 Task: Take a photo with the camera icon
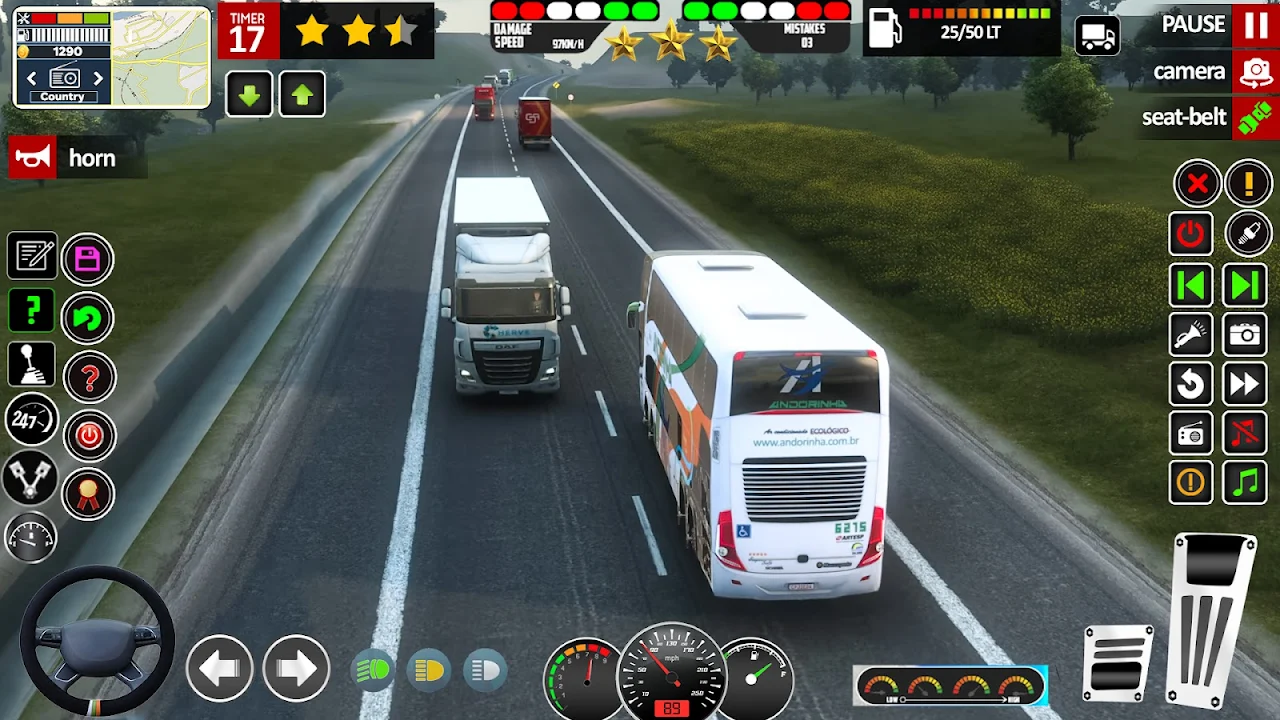1245,335
